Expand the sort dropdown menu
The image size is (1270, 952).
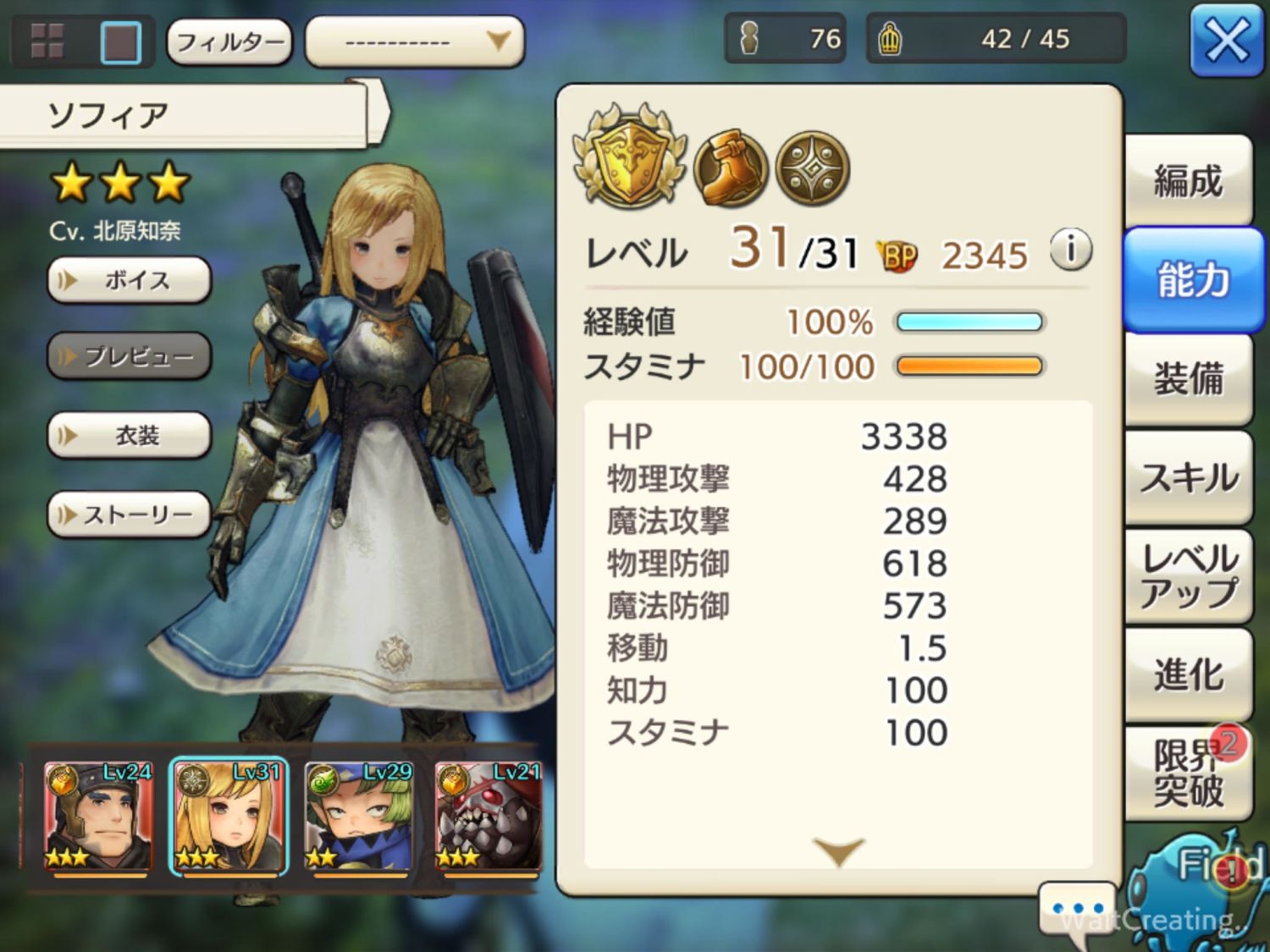pos(415,41)
